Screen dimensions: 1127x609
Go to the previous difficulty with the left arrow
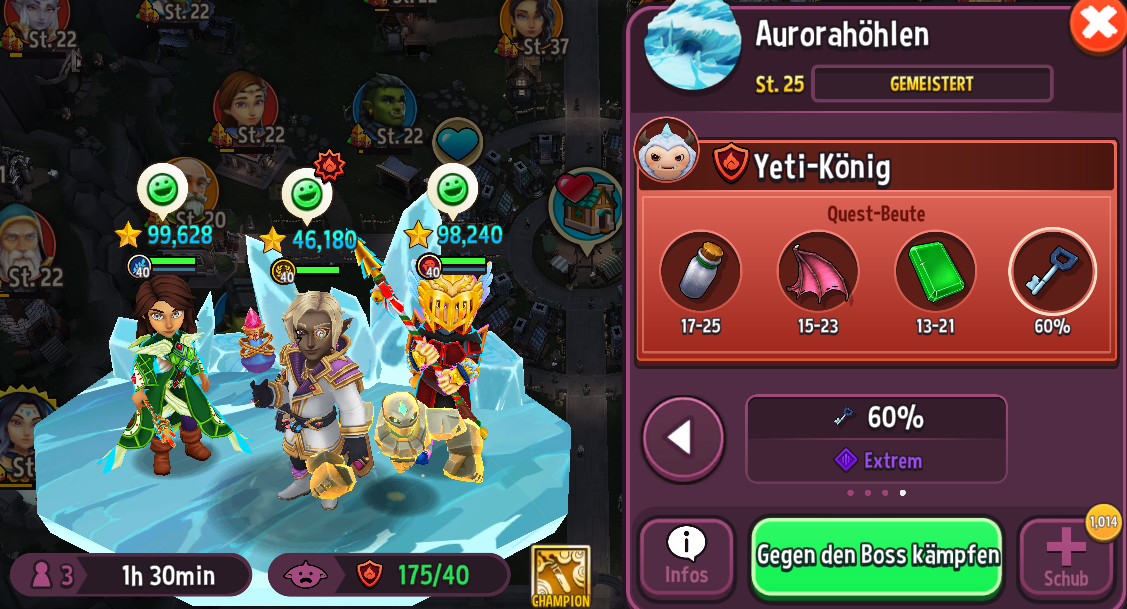683,438
